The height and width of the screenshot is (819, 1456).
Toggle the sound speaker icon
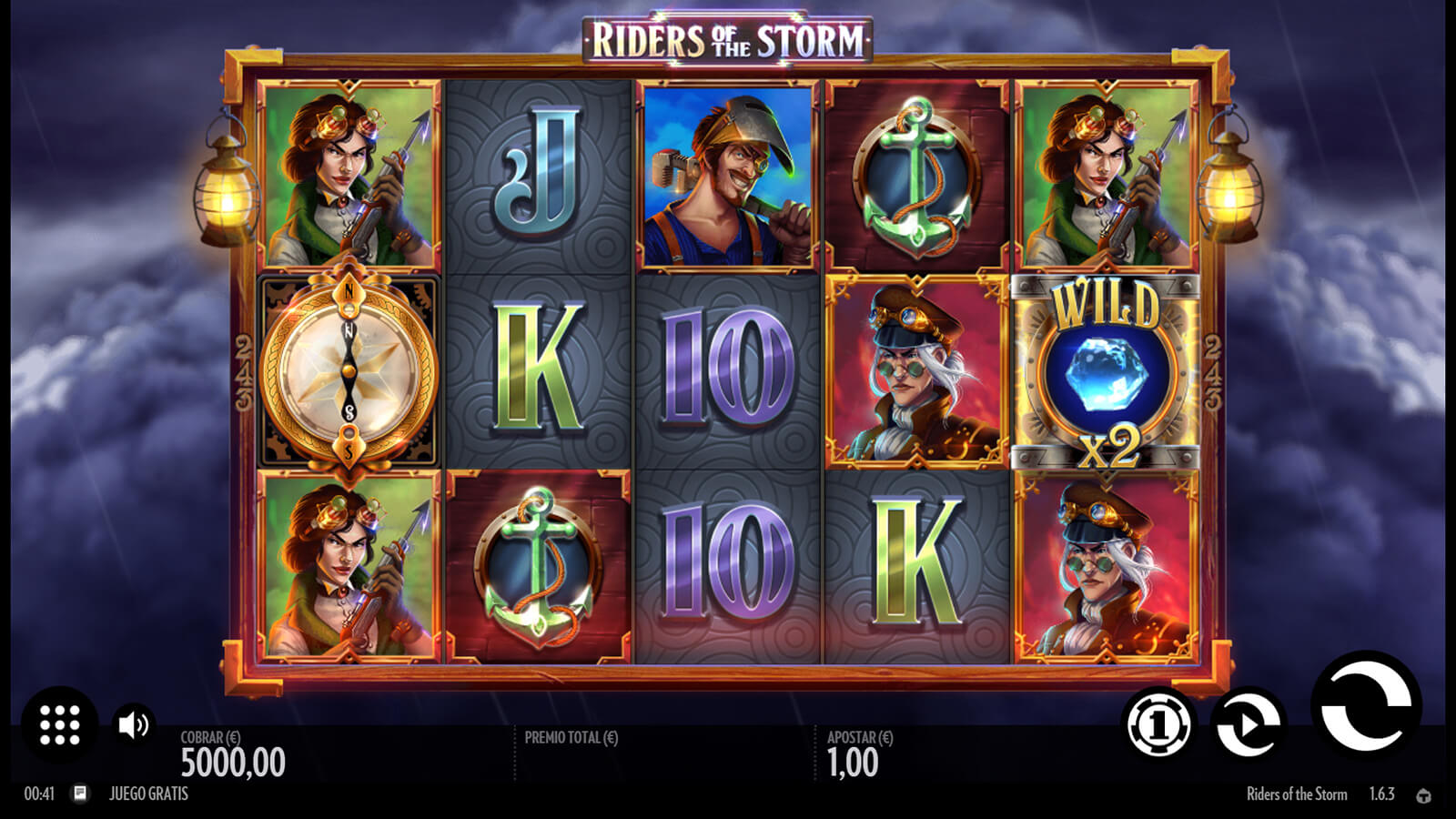point(134,724)
